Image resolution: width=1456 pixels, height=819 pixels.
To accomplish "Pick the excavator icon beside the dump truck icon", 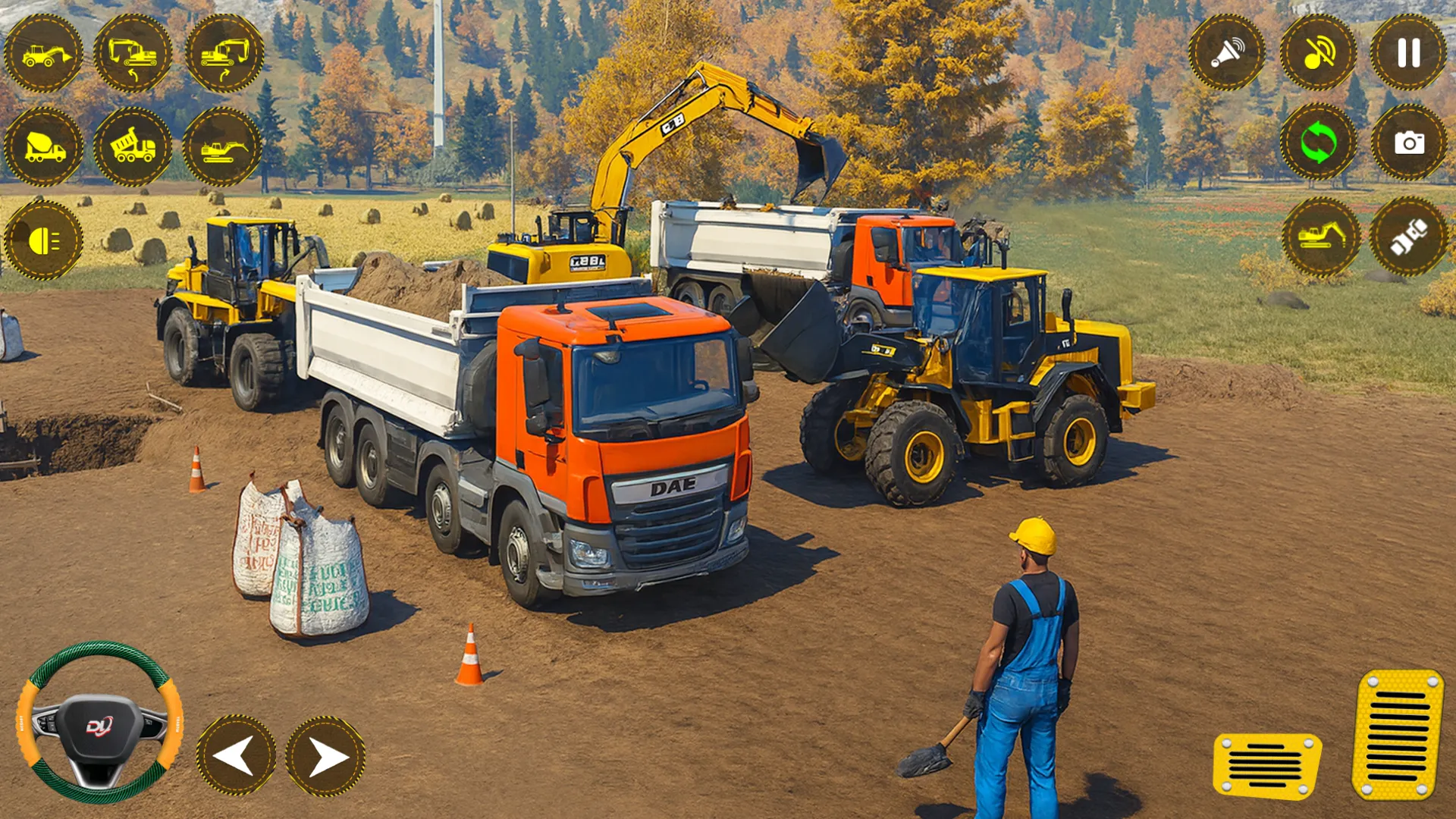I will click(223, 146).
